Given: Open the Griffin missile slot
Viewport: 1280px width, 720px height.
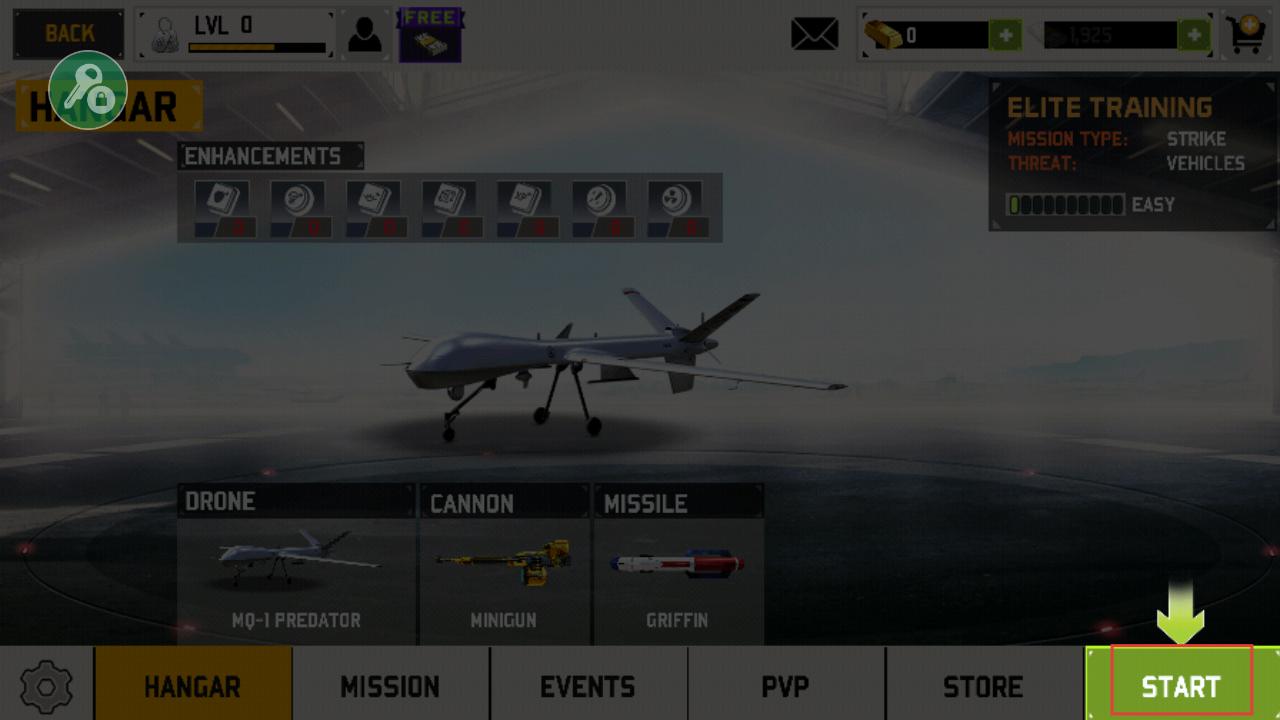Looking at the screenshot, I should [x=678, y=565].
